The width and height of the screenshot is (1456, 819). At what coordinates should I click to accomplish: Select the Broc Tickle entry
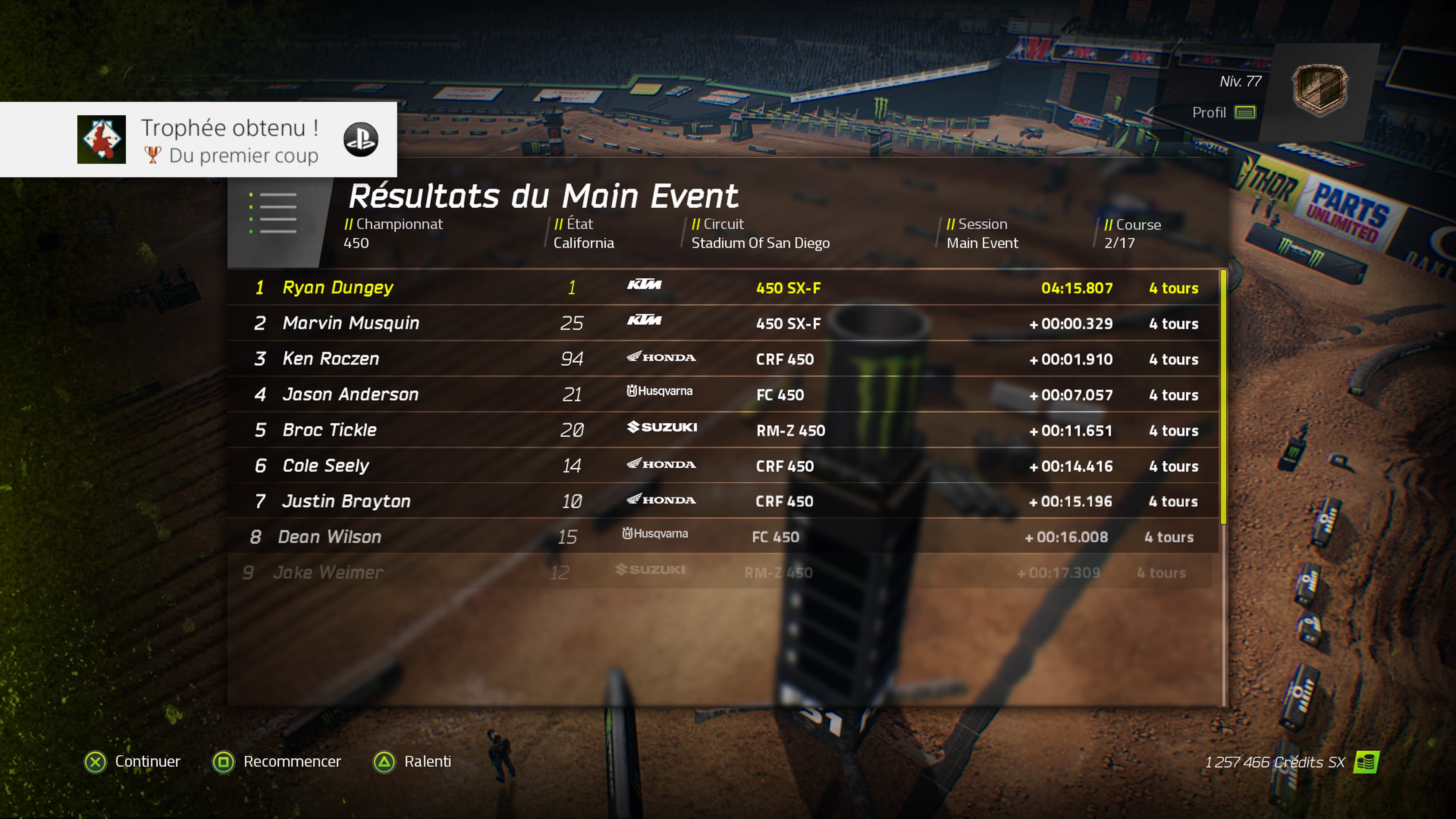tap(723, 430)
